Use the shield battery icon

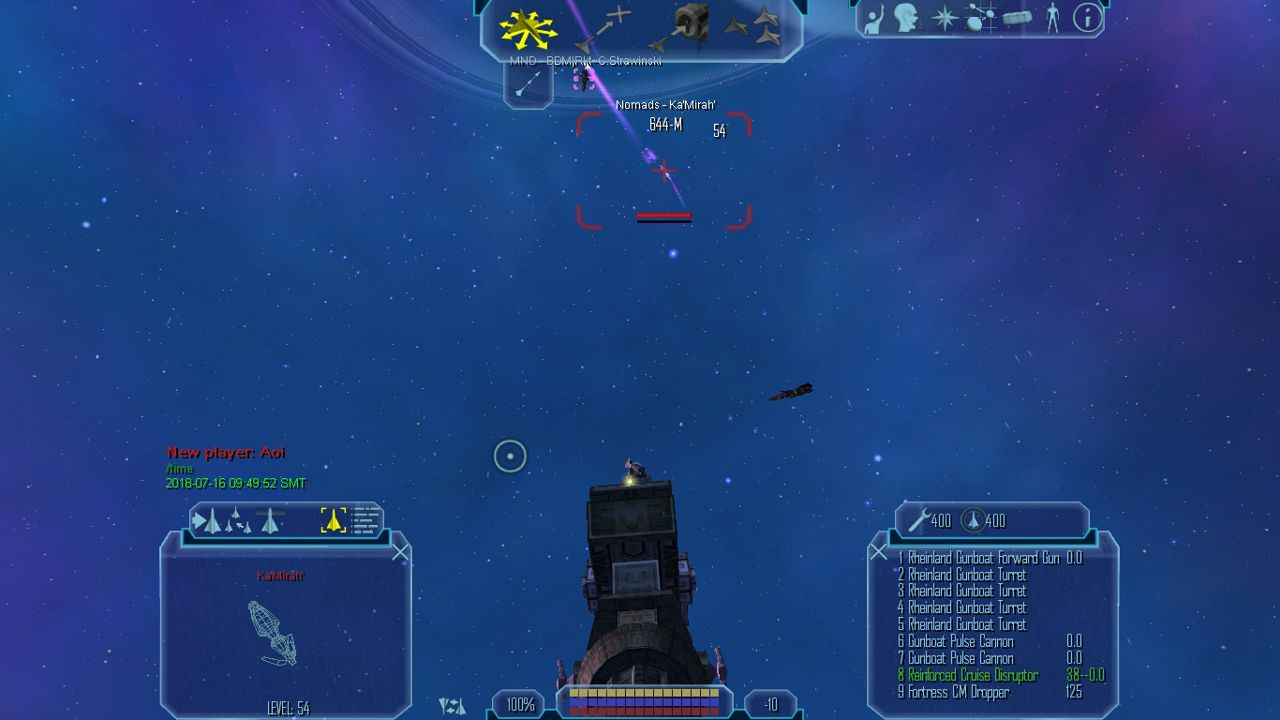[972, 520]
